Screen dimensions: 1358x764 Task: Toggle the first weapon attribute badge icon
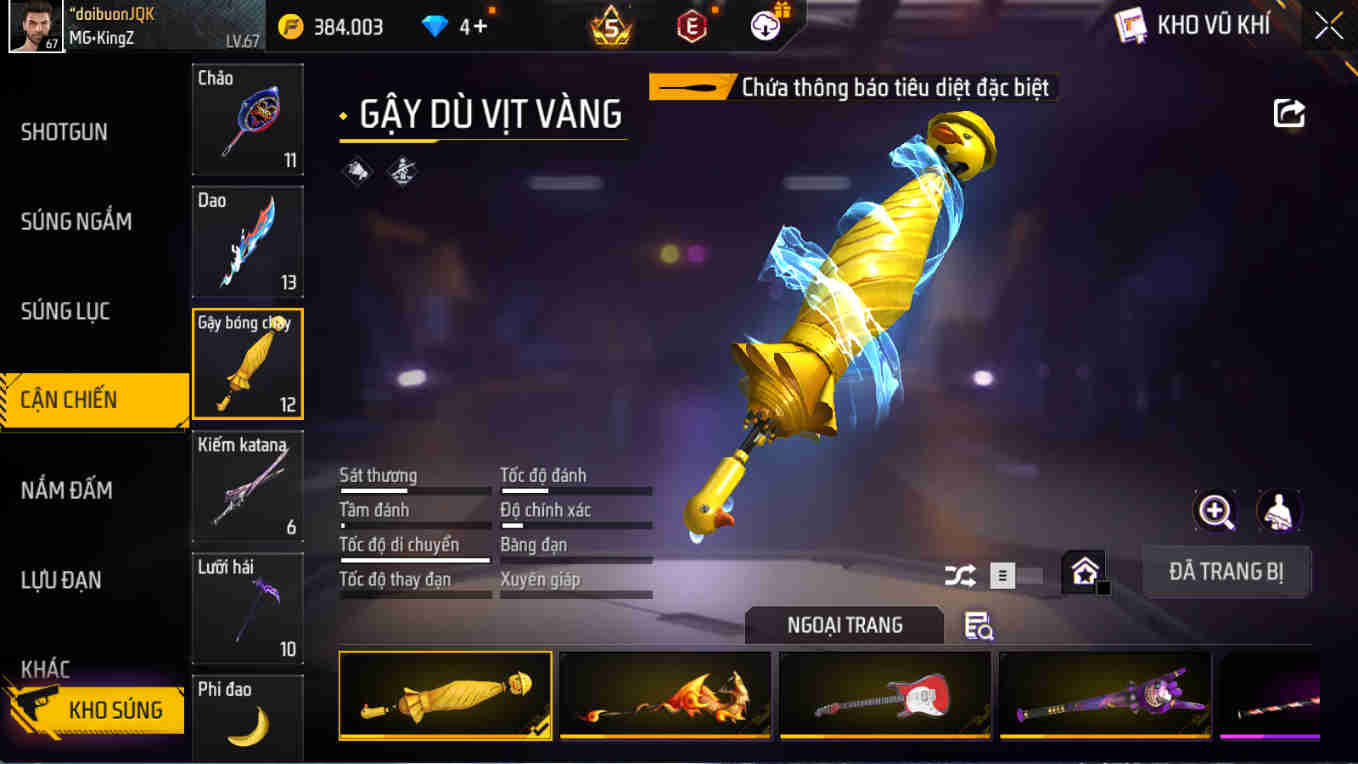[358, 170]
